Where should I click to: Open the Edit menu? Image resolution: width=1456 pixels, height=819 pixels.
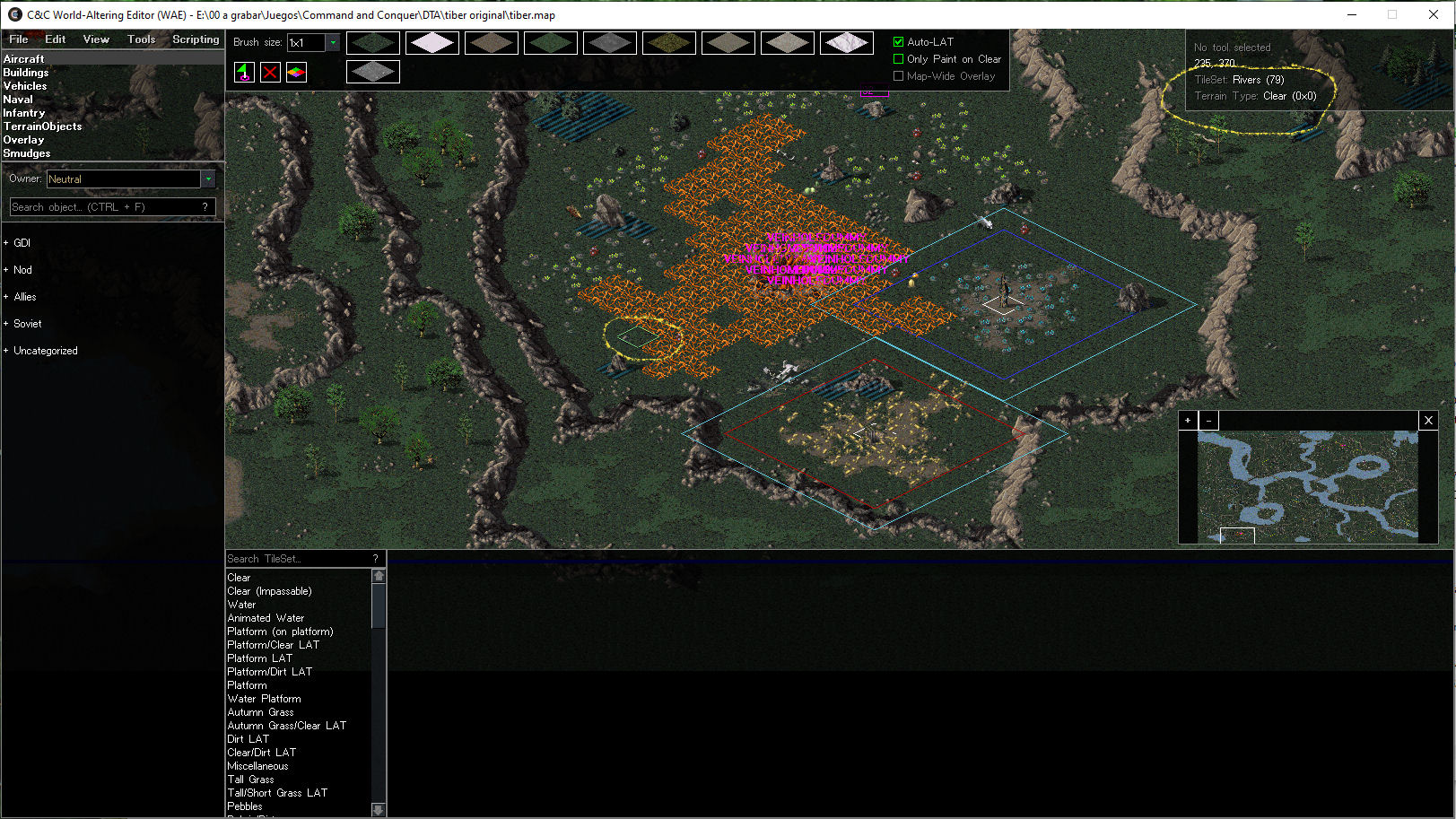(56, 39)
